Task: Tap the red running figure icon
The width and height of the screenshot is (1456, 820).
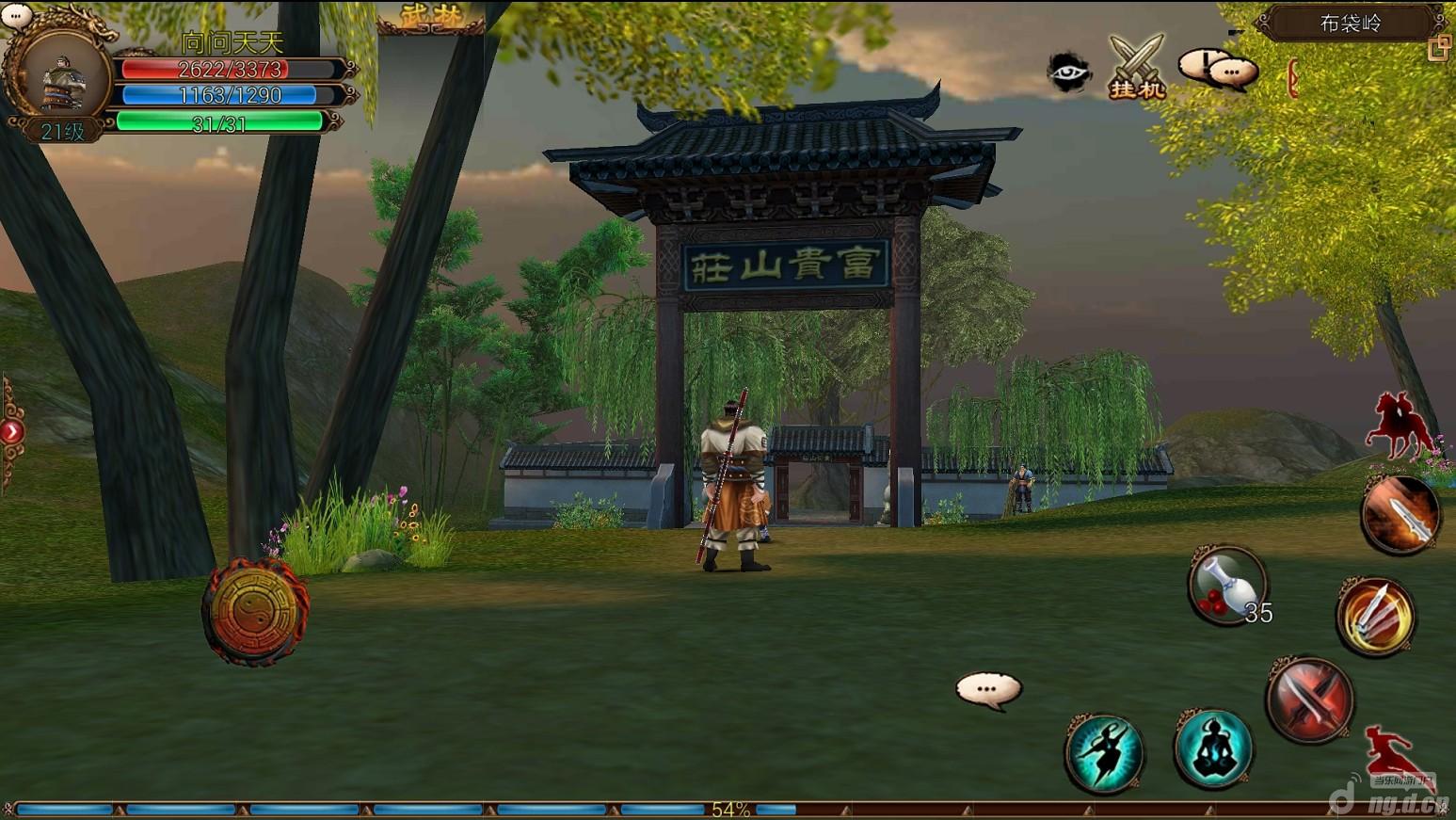Action: tap(1393, 754)
